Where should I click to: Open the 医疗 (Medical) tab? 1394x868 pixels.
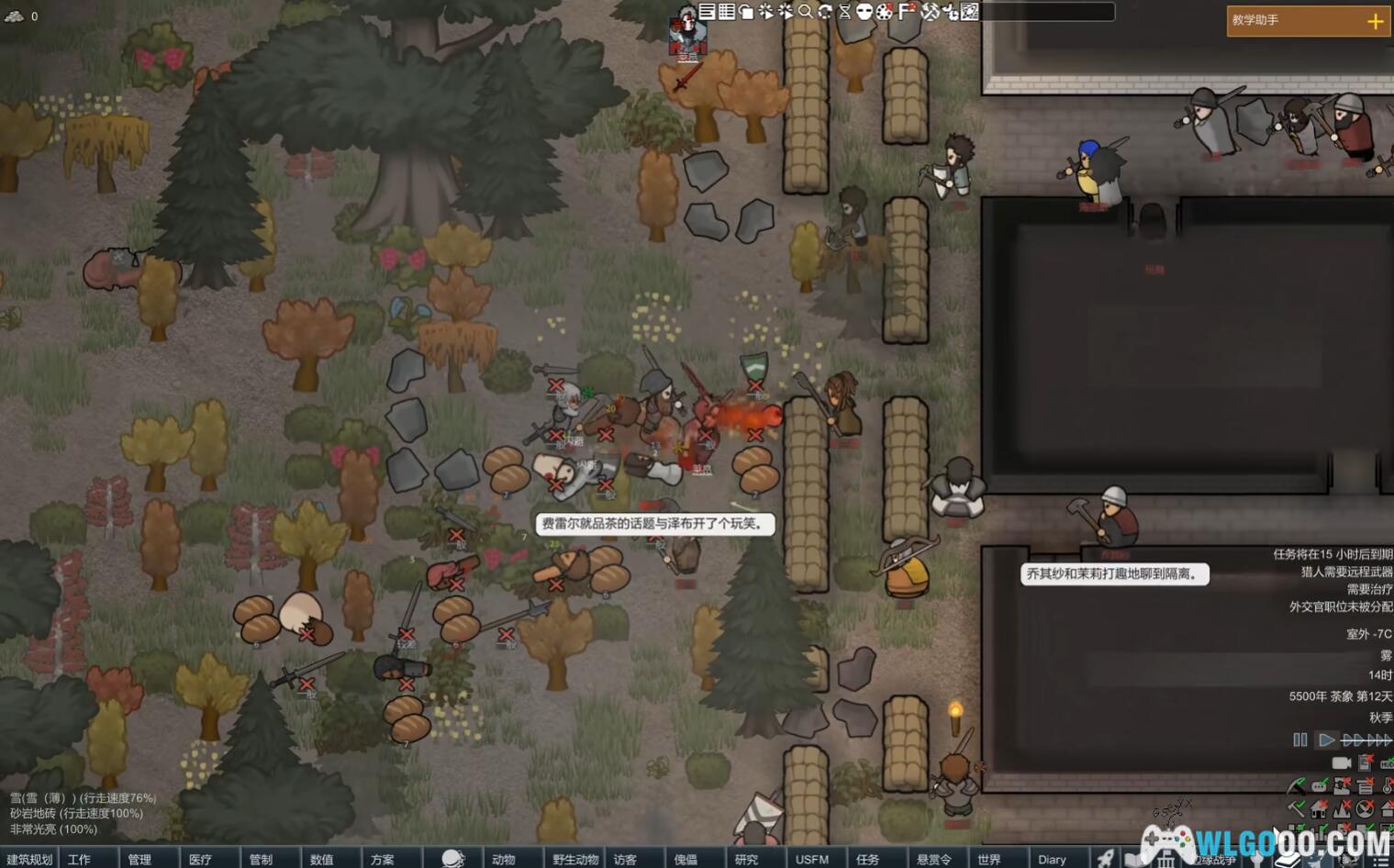tap(200, 859)
